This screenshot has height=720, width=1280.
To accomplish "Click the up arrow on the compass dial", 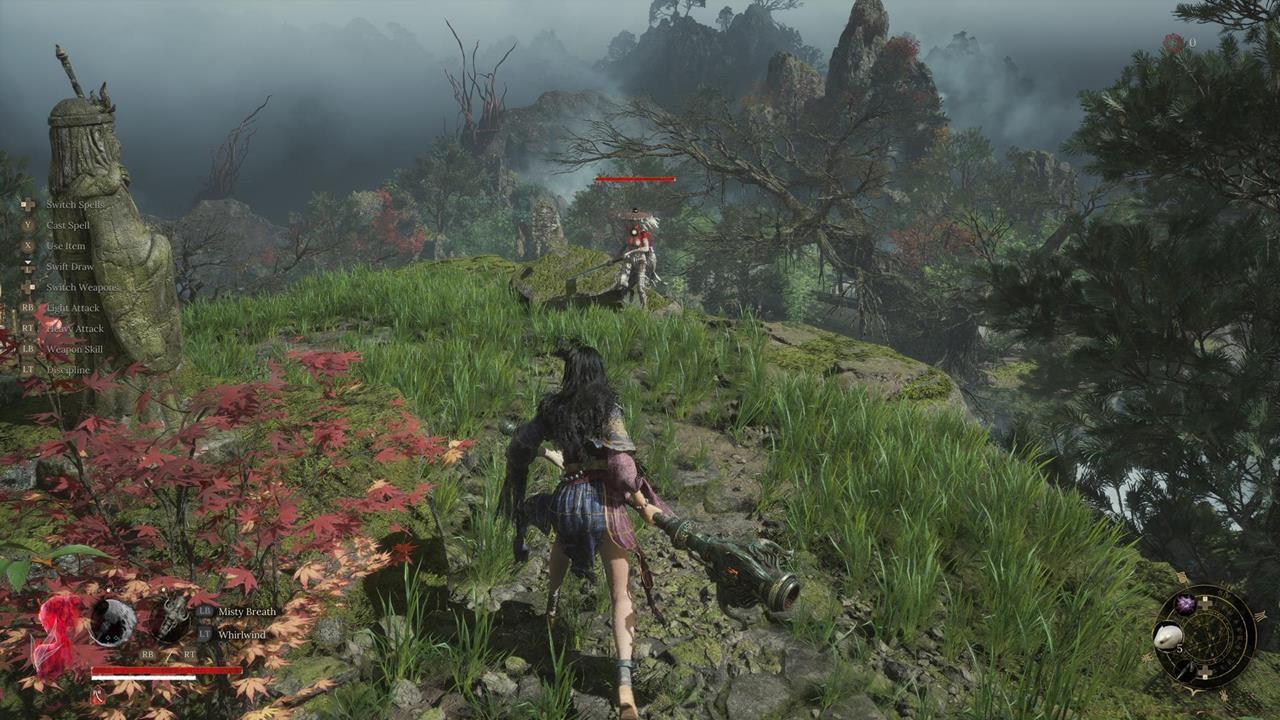I will [x=1206, y=602].
